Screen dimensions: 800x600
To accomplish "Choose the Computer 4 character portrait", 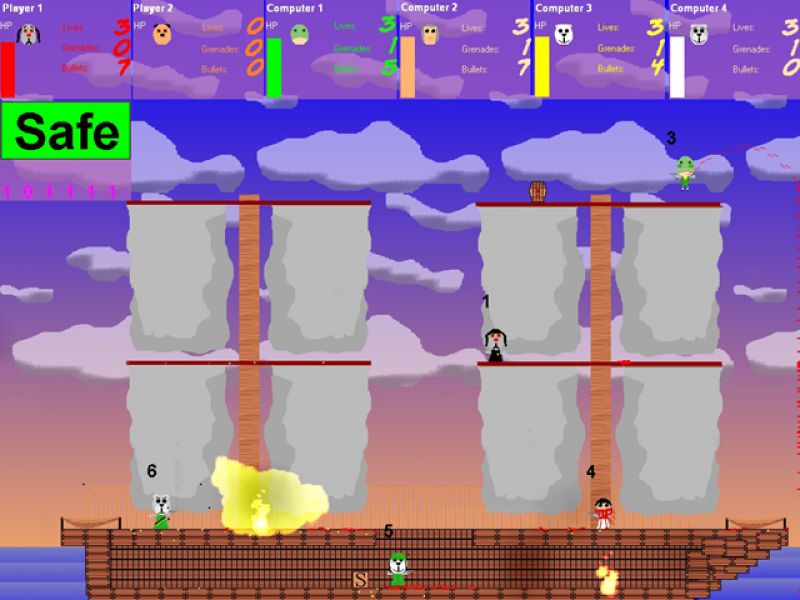I will (698, 35).
